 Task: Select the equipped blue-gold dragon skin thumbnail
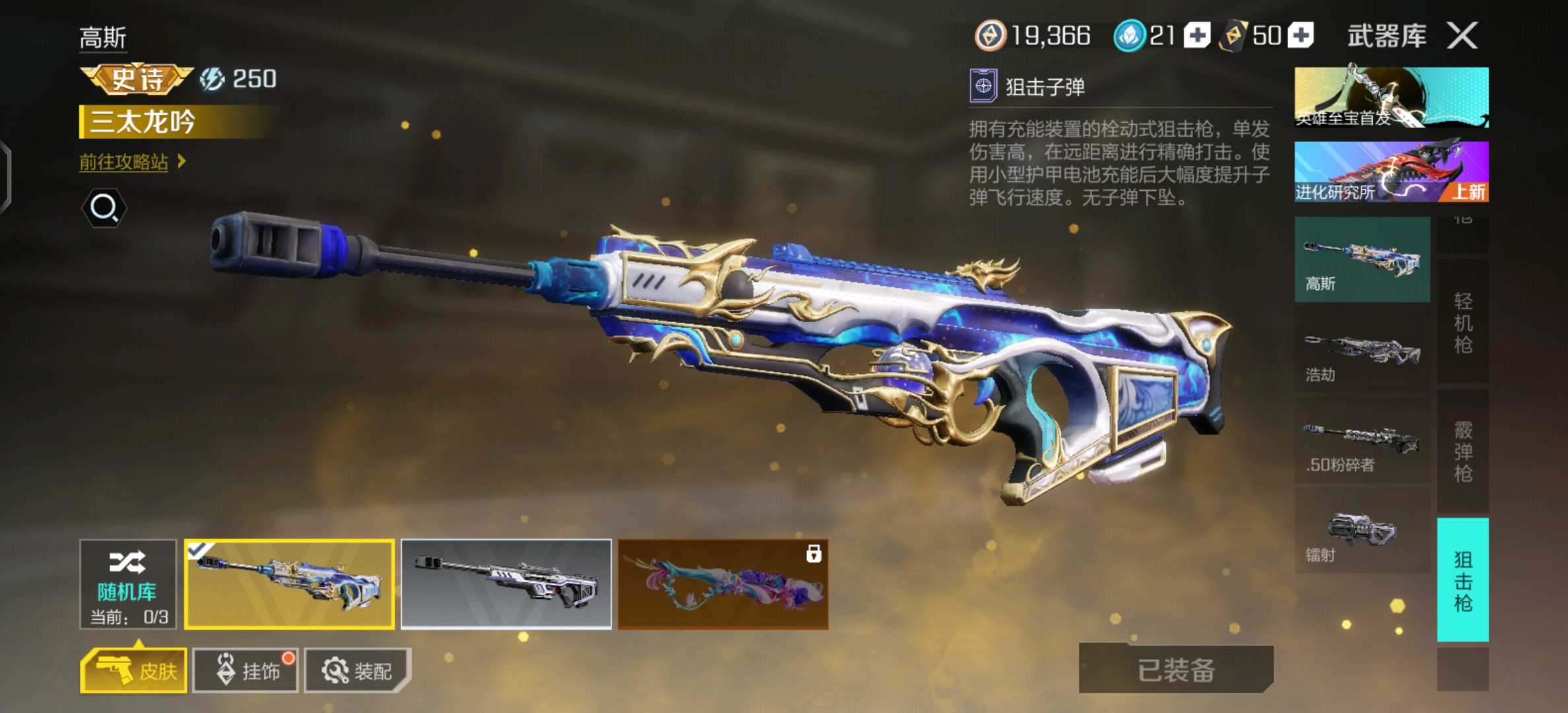(x=290, y=584)
